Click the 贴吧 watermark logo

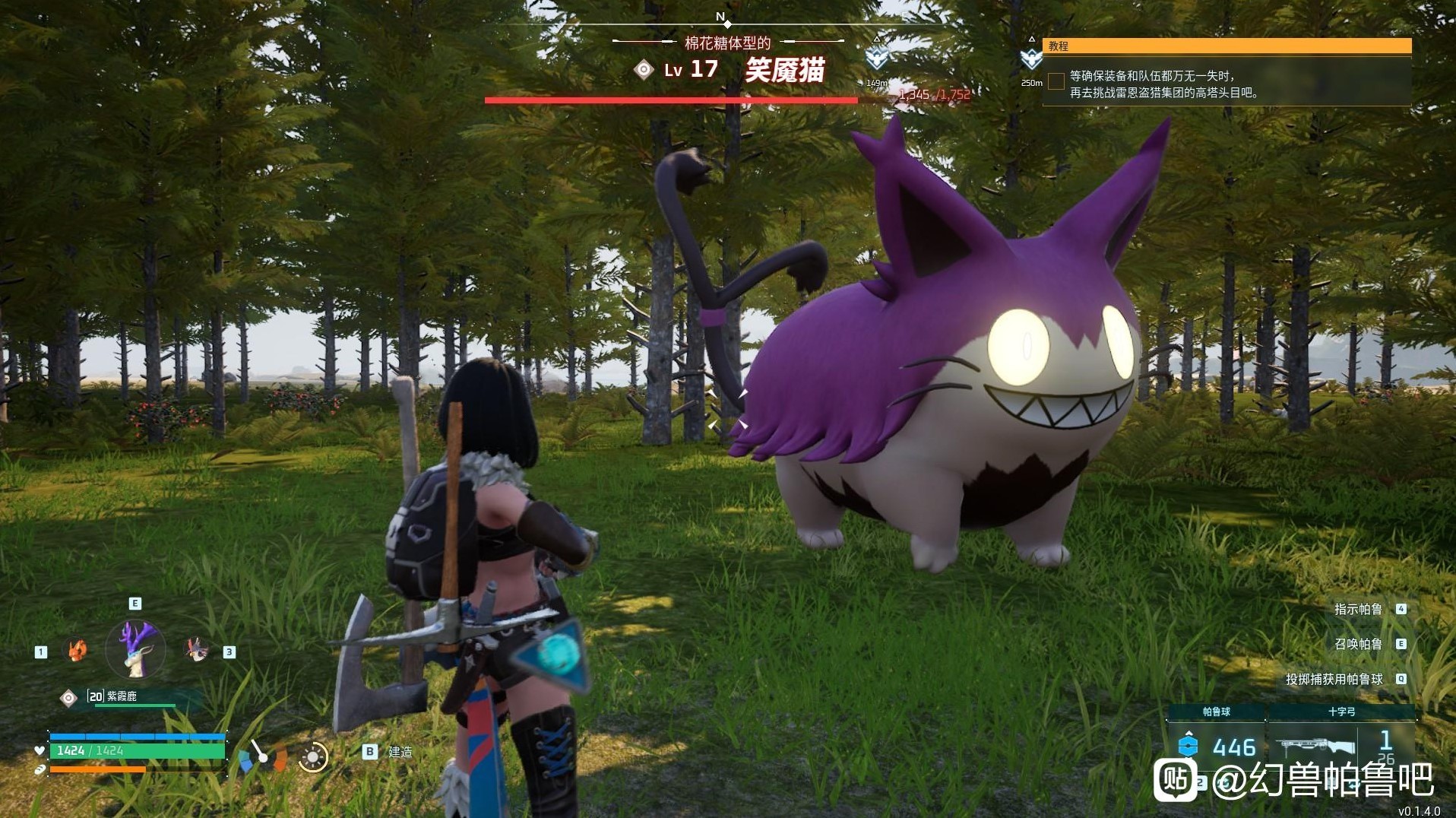1175,779
